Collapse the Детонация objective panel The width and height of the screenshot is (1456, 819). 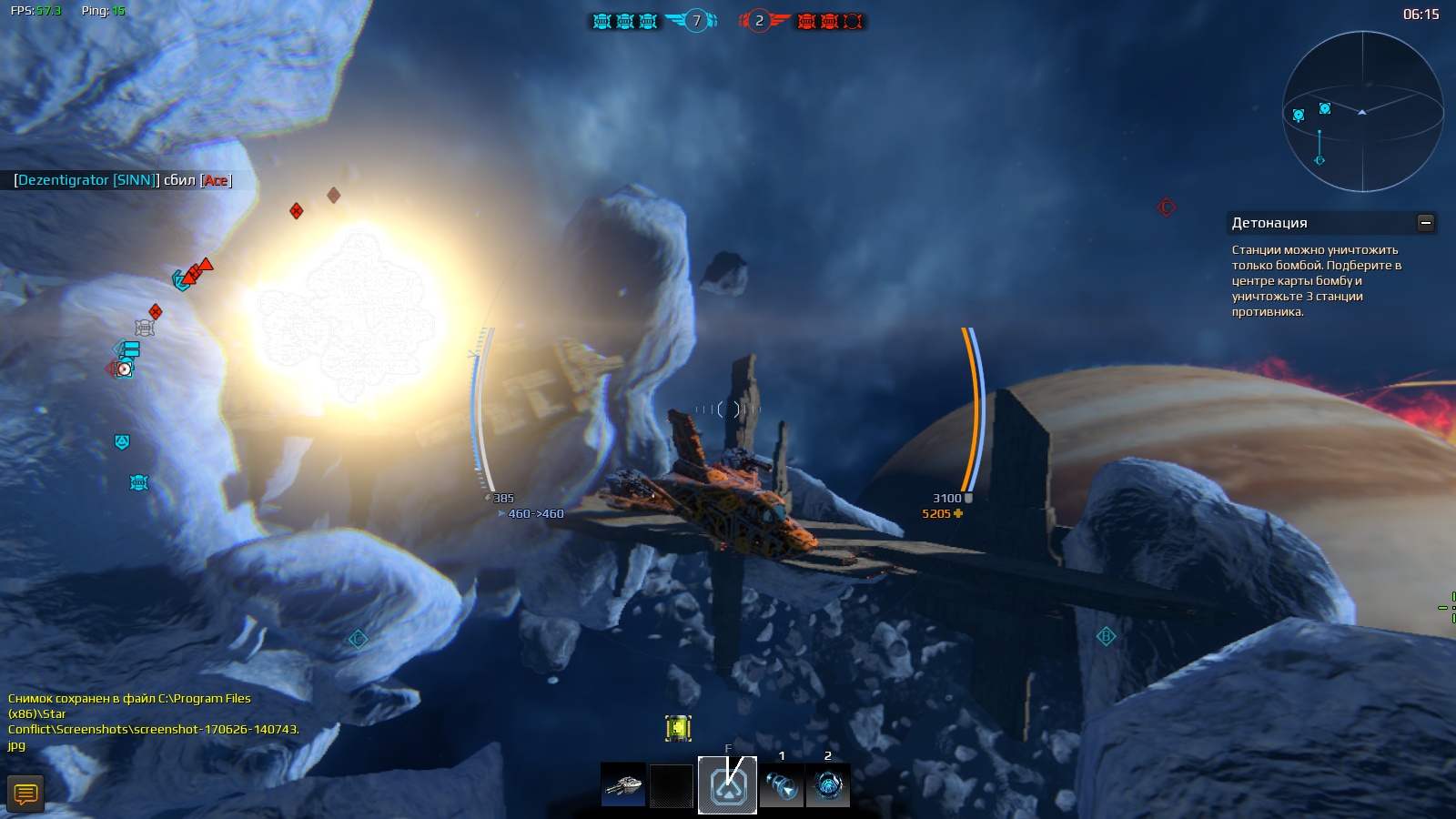coord(1426,223)
